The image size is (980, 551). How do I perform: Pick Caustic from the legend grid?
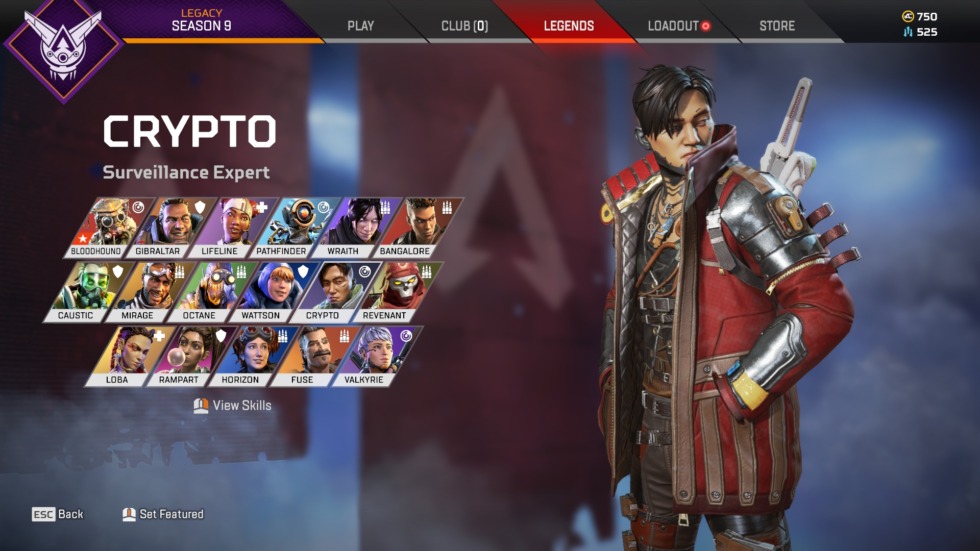point(79,290)
